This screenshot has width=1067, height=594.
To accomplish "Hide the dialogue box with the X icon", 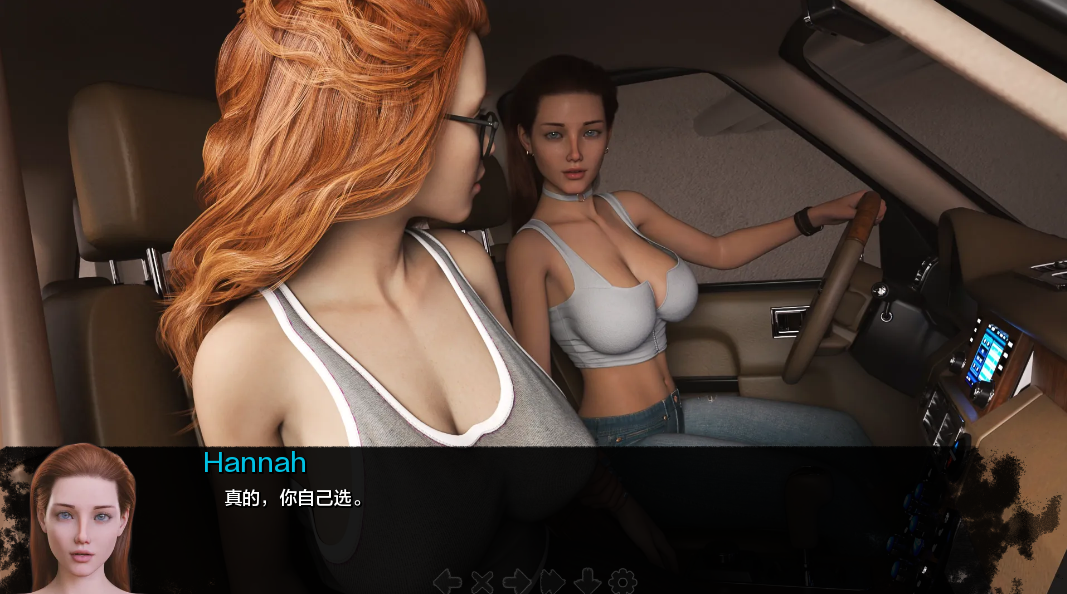I will [x=482, y=580].
